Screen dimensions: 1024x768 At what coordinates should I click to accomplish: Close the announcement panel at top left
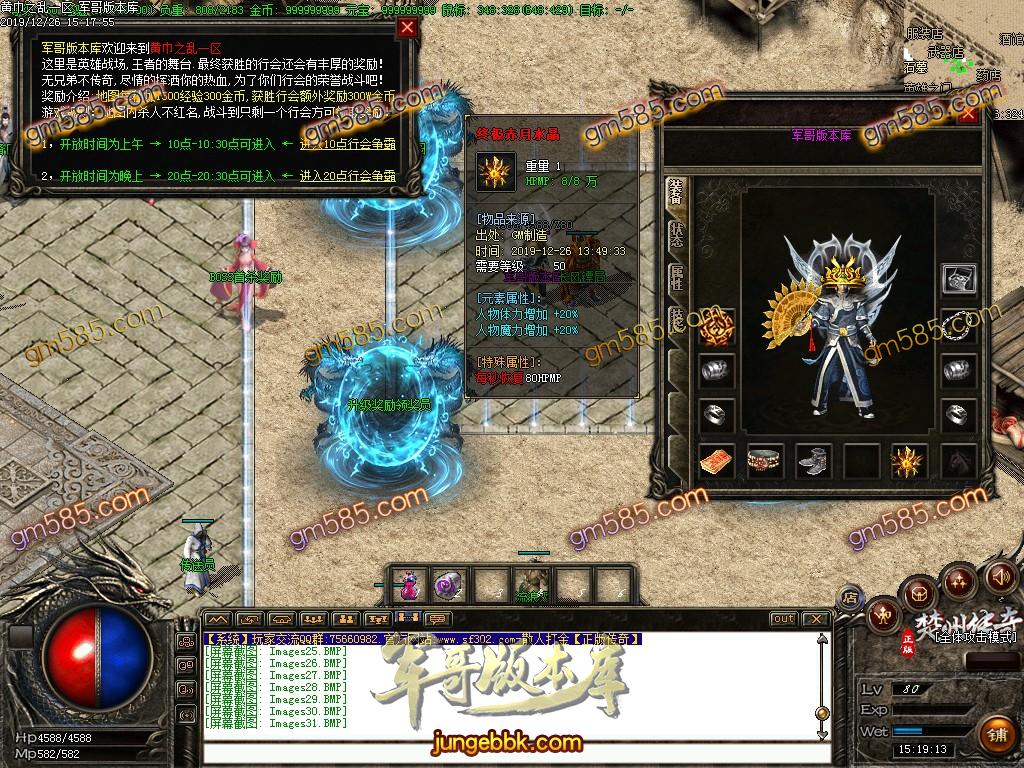(407, 28)
